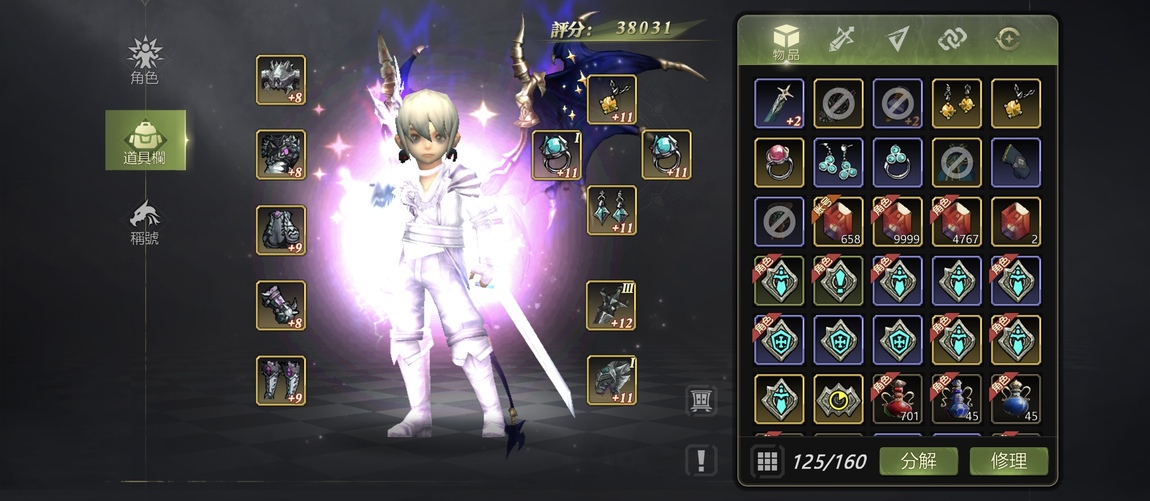
Task: Open the exclamation mark info button
Action: (701, 461)
